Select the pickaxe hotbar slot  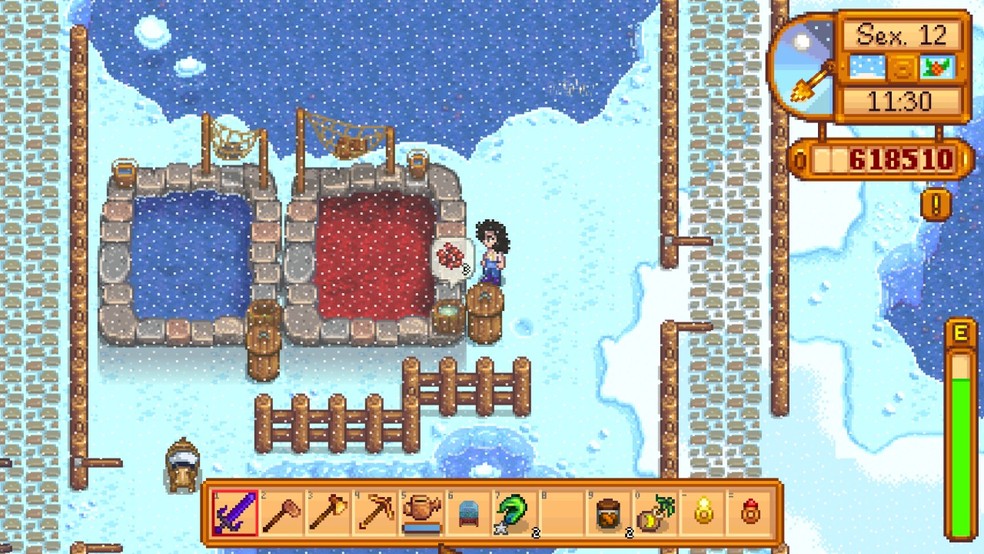(375, 514)
